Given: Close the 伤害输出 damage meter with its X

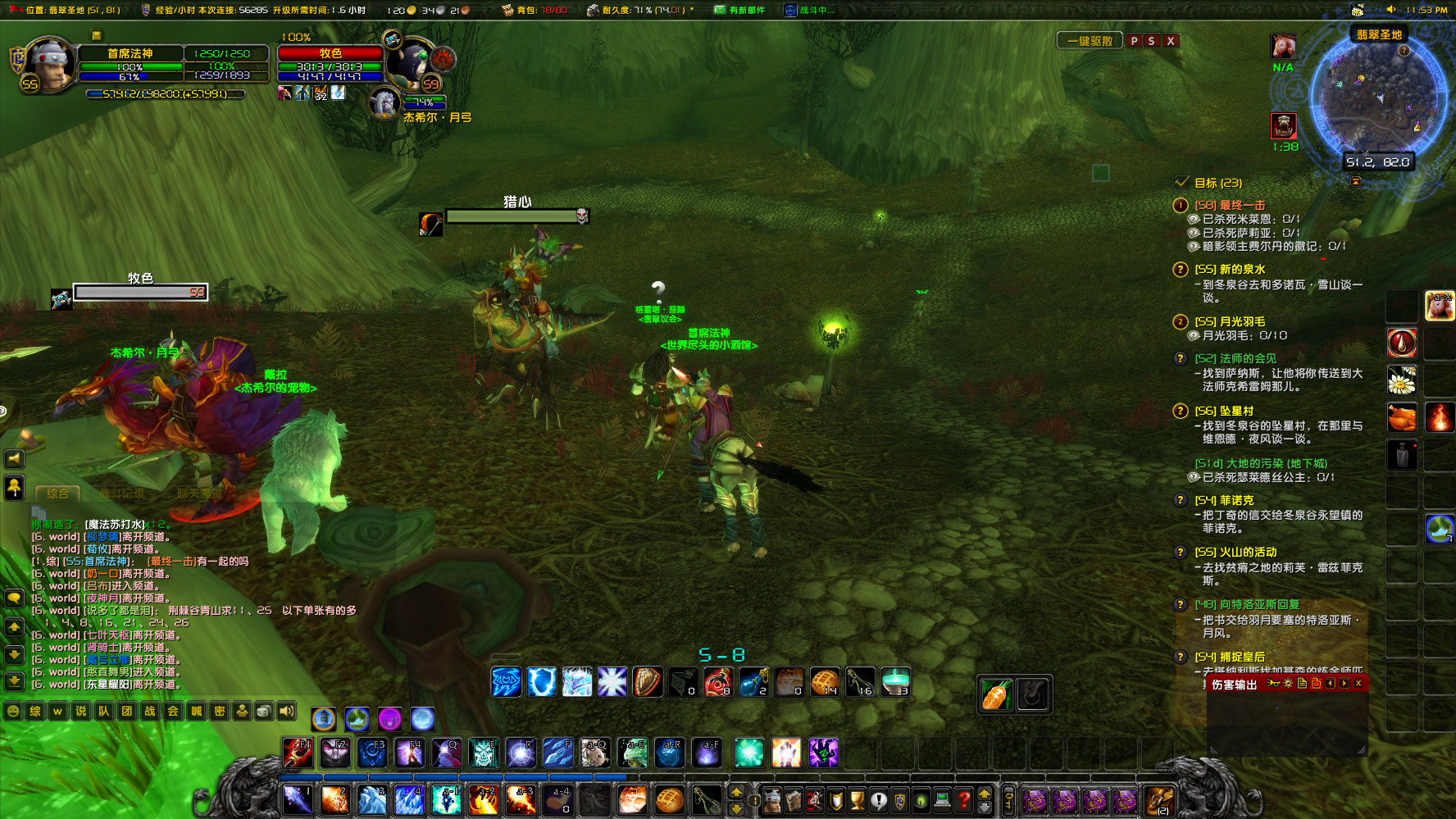Looking at the screenshot, I should (x=1358, y=684).
